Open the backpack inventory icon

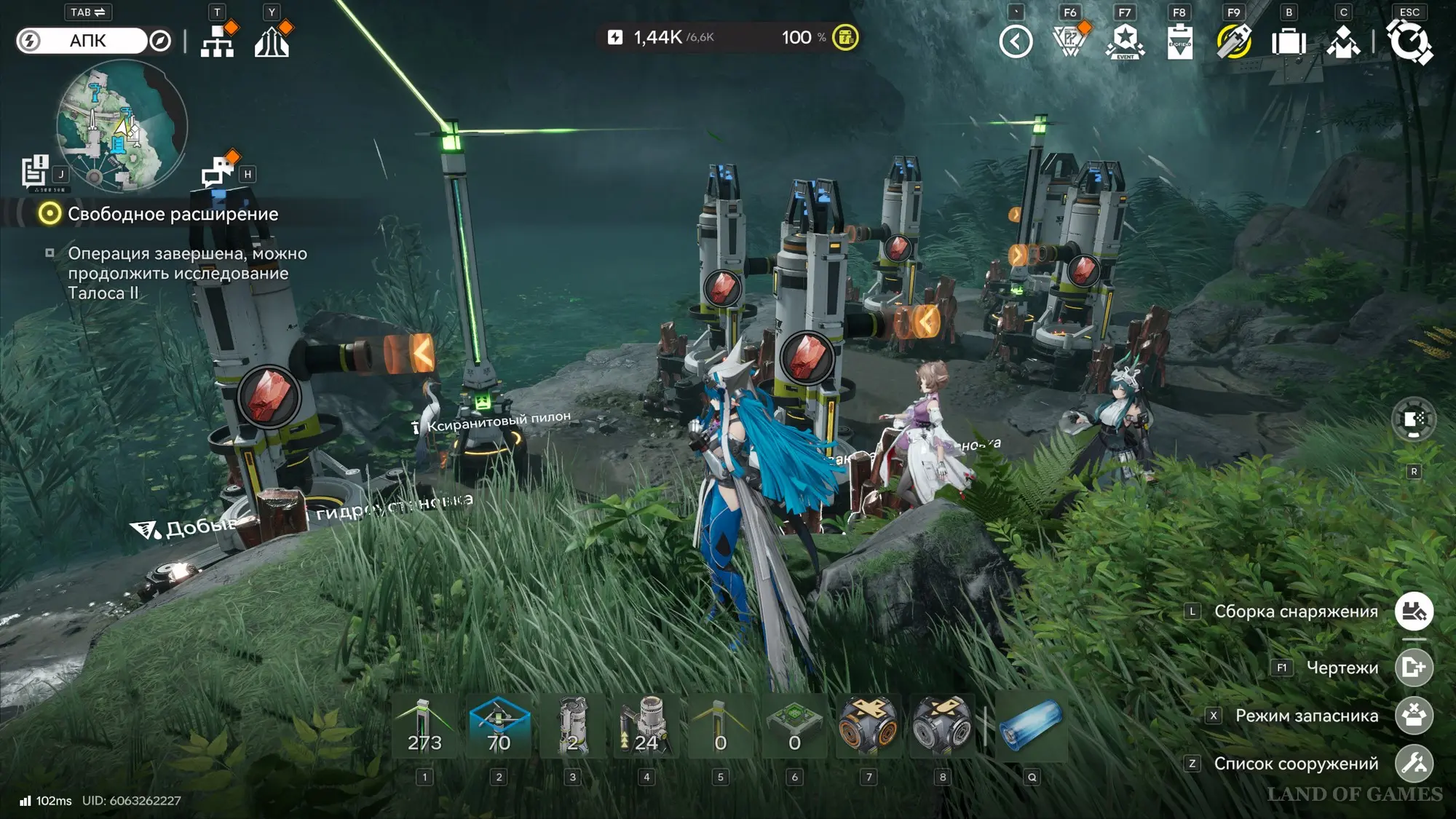(x=1289, y=41)
